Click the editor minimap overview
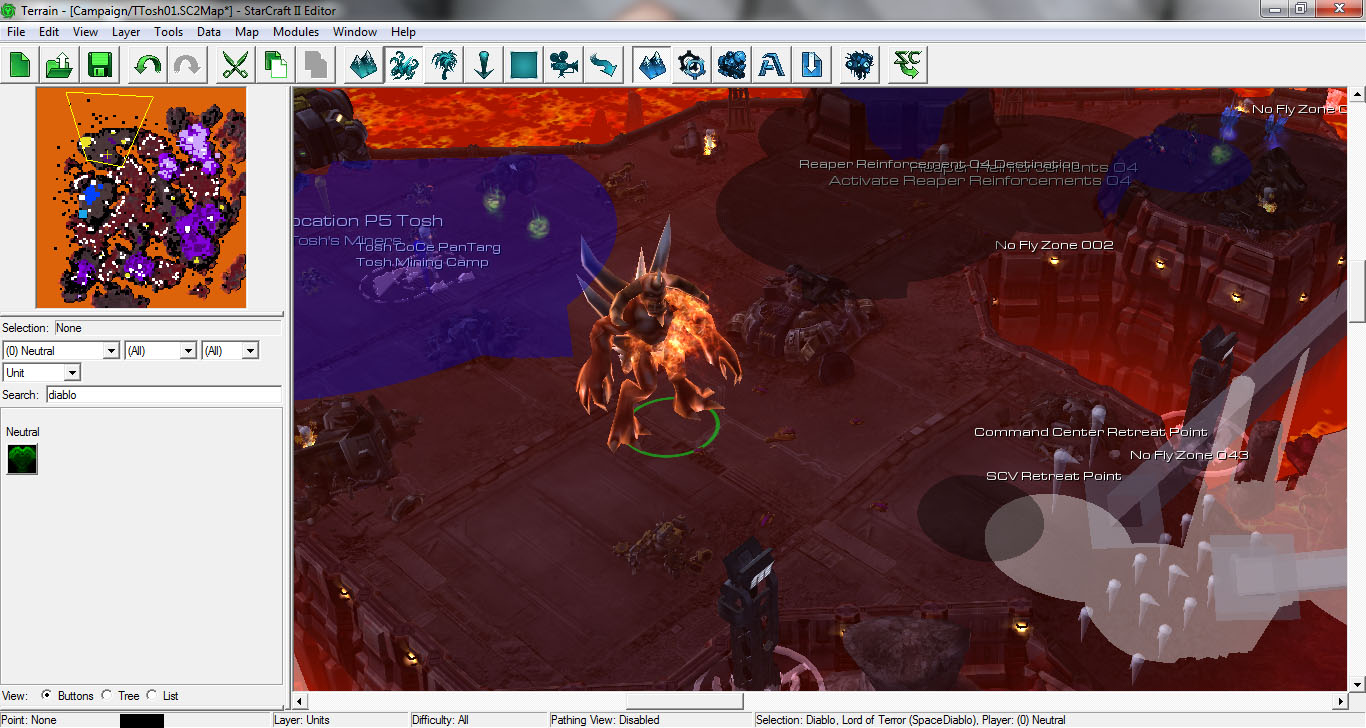This screenshot has height=728, width=1366. [141, 198]
